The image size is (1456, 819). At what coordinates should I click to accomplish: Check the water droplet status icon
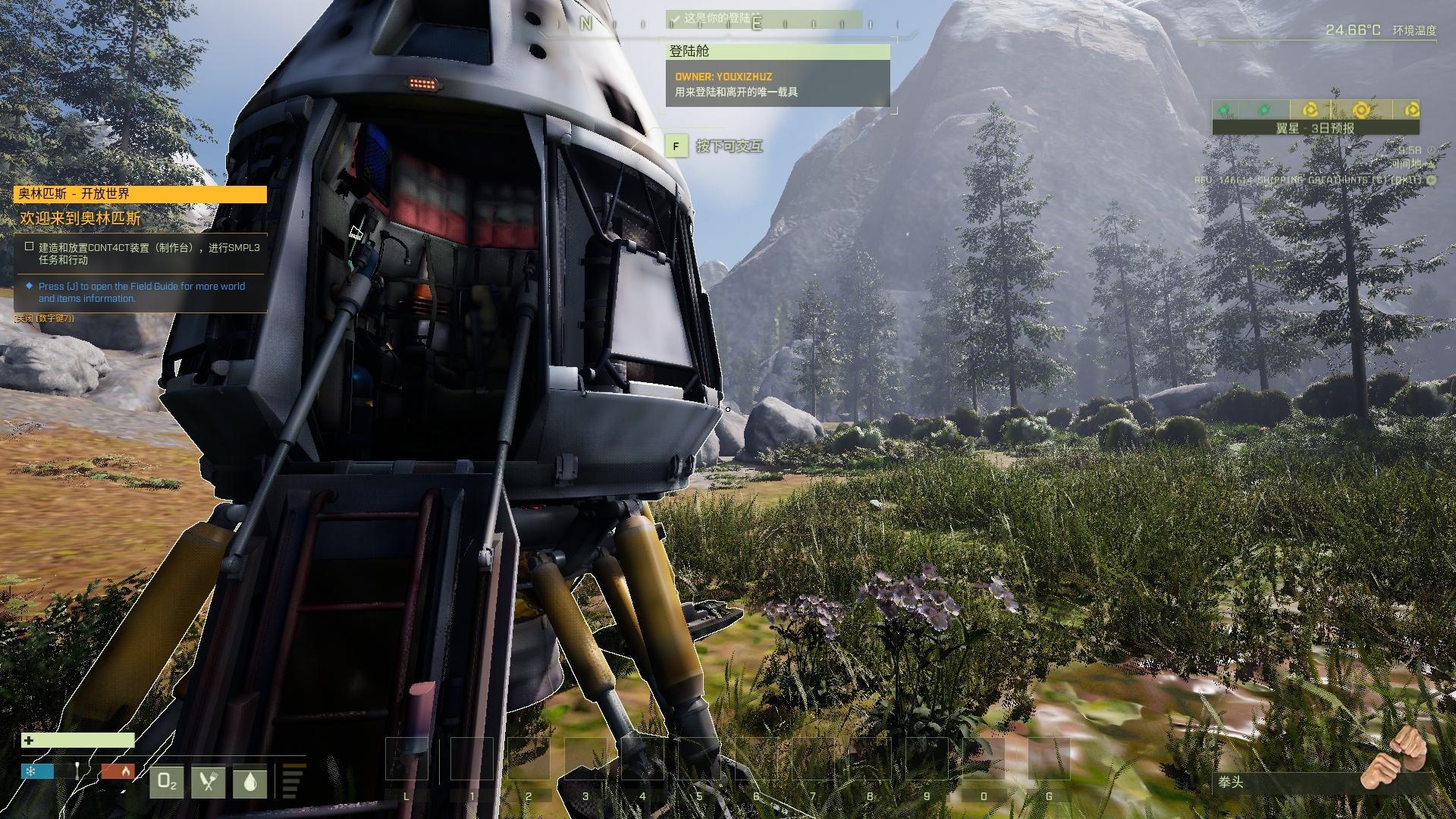point(250,782)
